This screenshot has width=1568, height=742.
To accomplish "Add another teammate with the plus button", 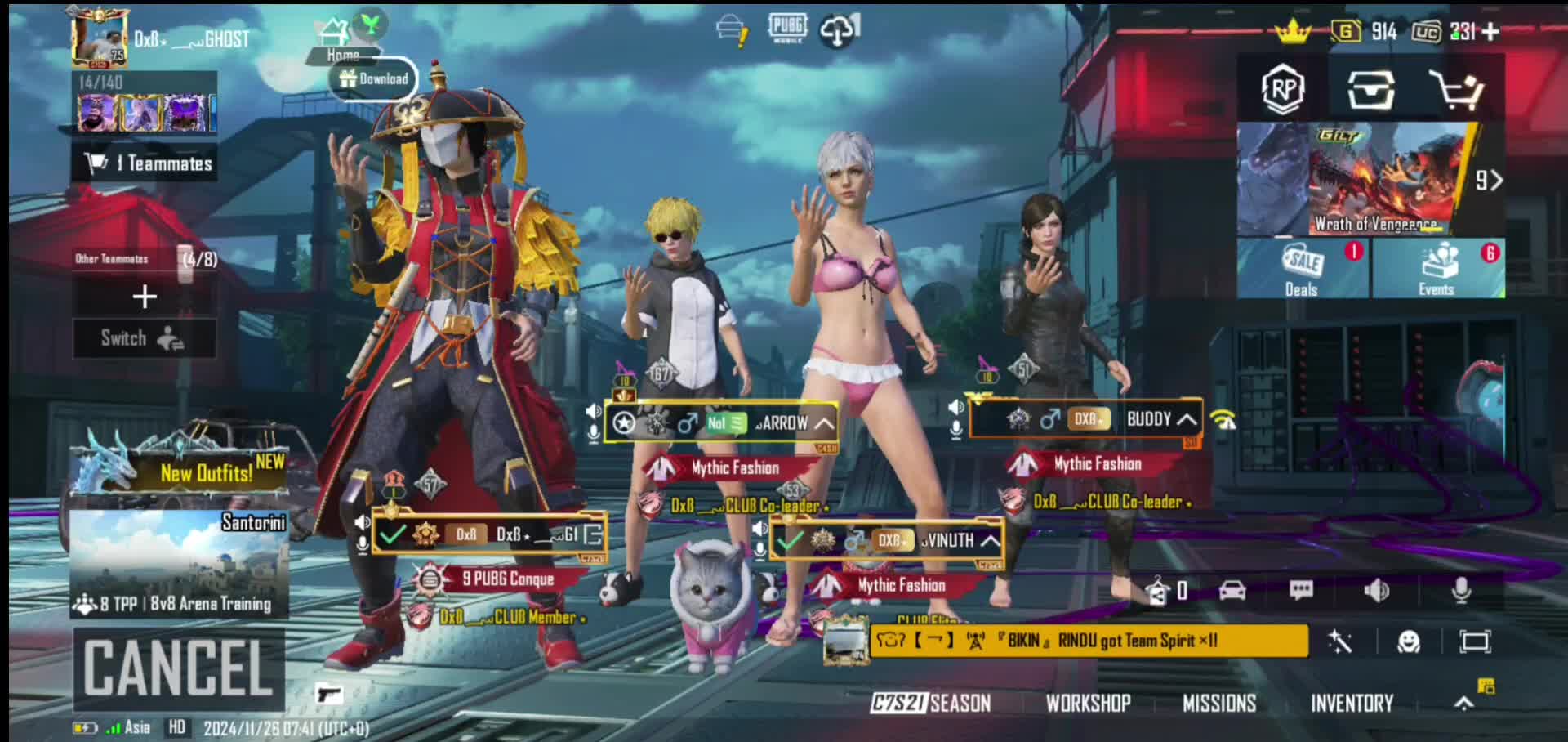I will pos(145,297).
